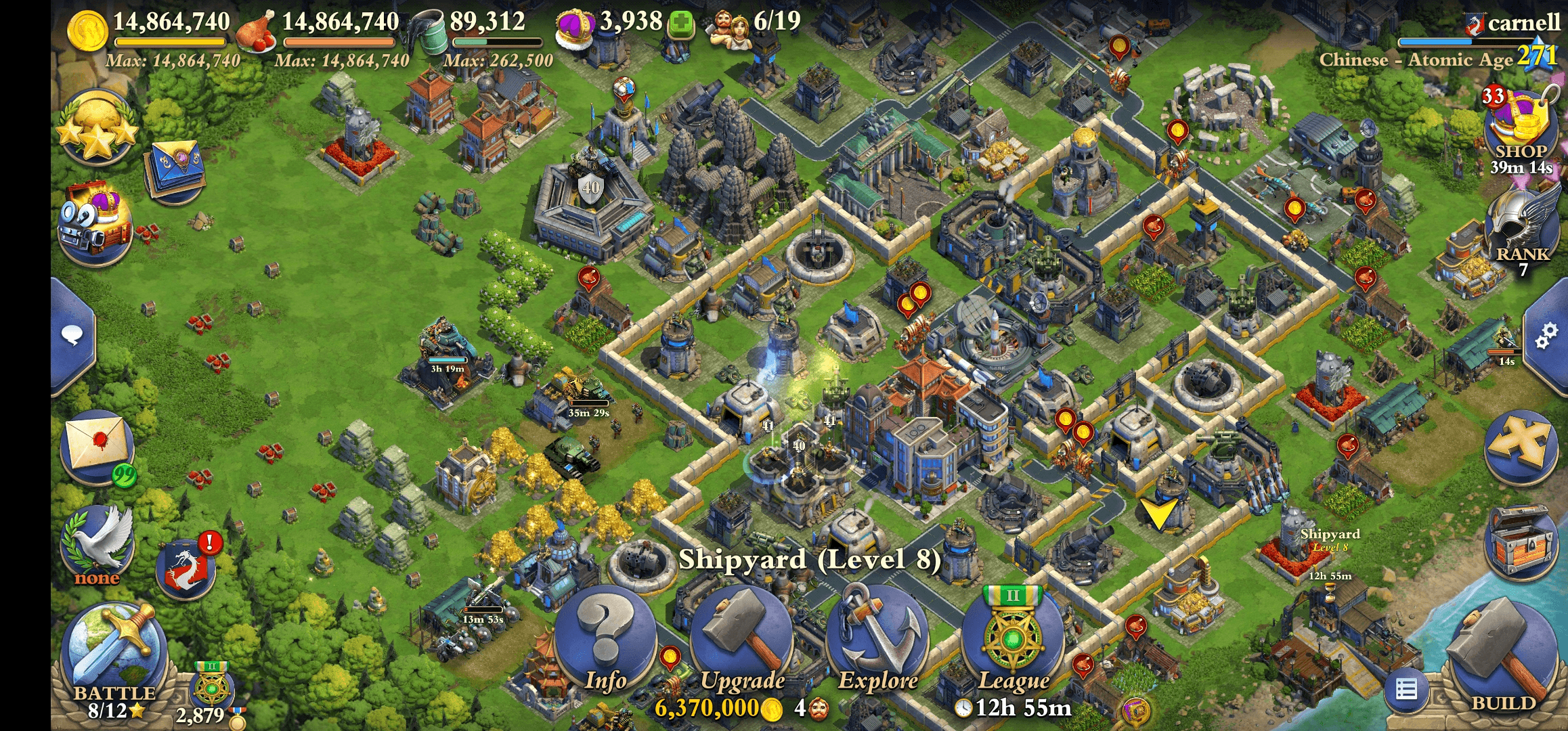Viewport: 1568px width, 731px height.
Task: Open the list menu beside Build
Action: pos(1406,690)
